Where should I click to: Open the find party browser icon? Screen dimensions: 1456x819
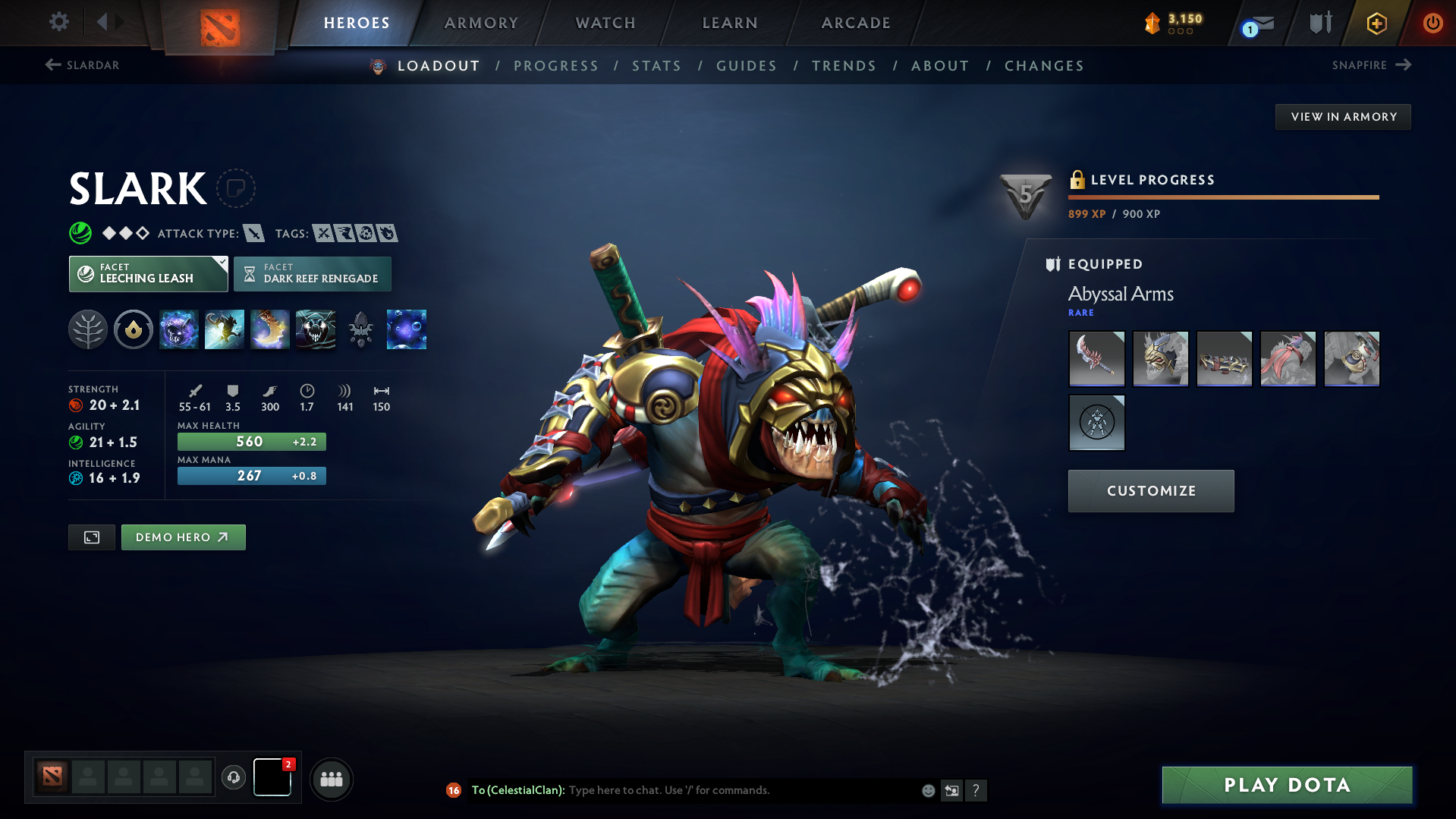[331, 779]
